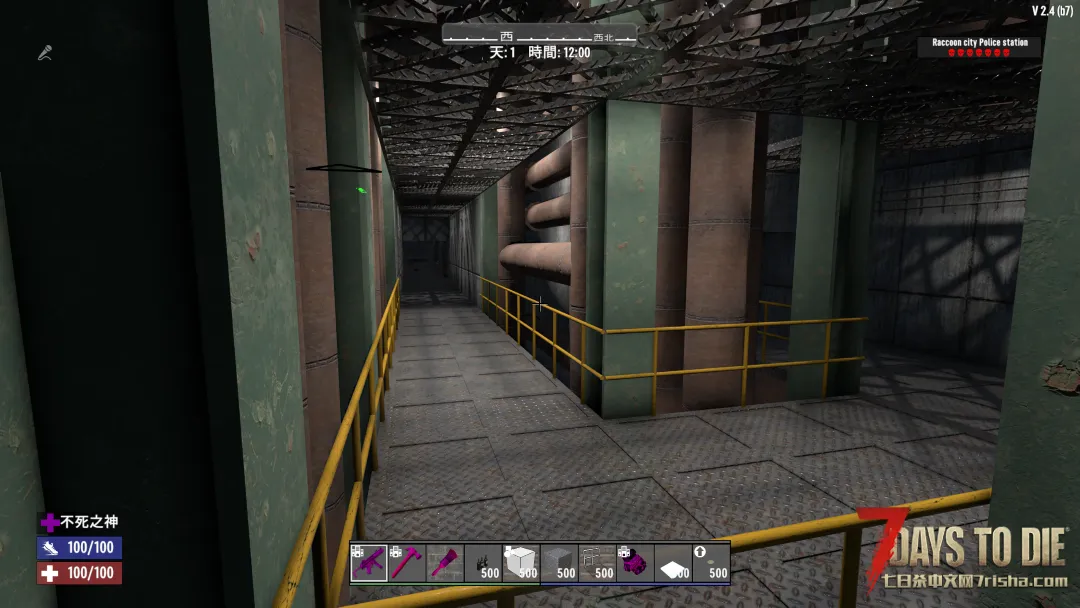Choose the pink paintbrush hotbar slot
The height and width of the screenshot is (608, 1080).
445,562
